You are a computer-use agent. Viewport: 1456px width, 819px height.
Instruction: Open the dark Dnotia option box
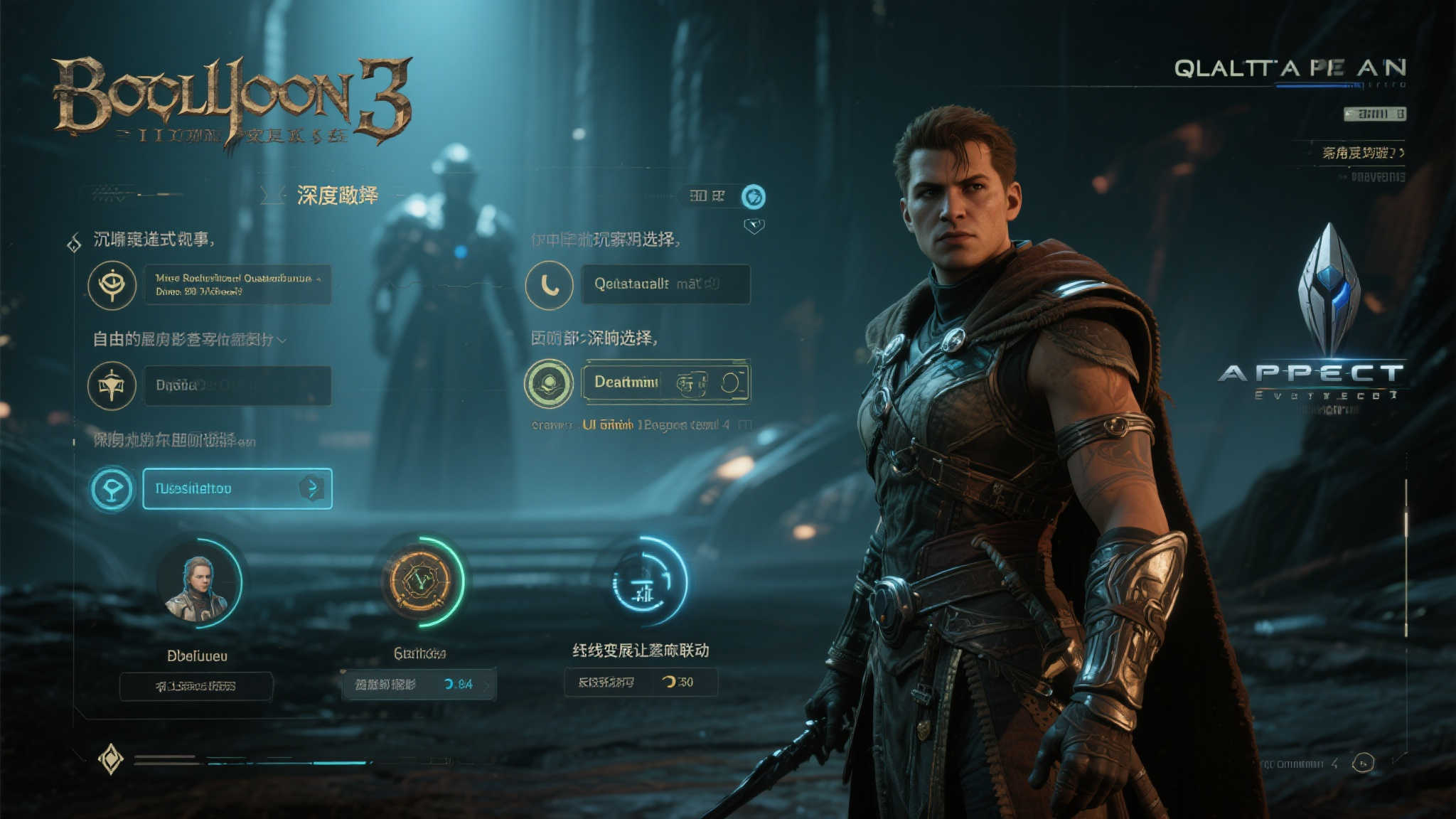tap(237, 385)
